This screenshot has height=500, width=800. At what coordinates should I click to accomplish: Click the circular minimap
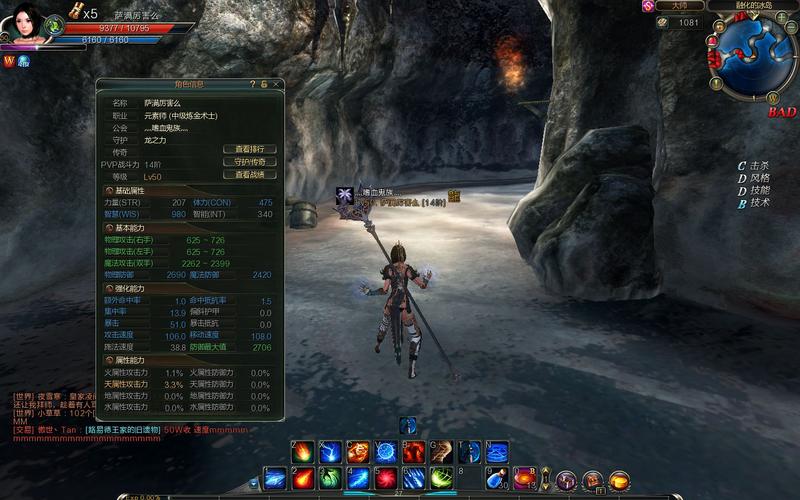751,53
